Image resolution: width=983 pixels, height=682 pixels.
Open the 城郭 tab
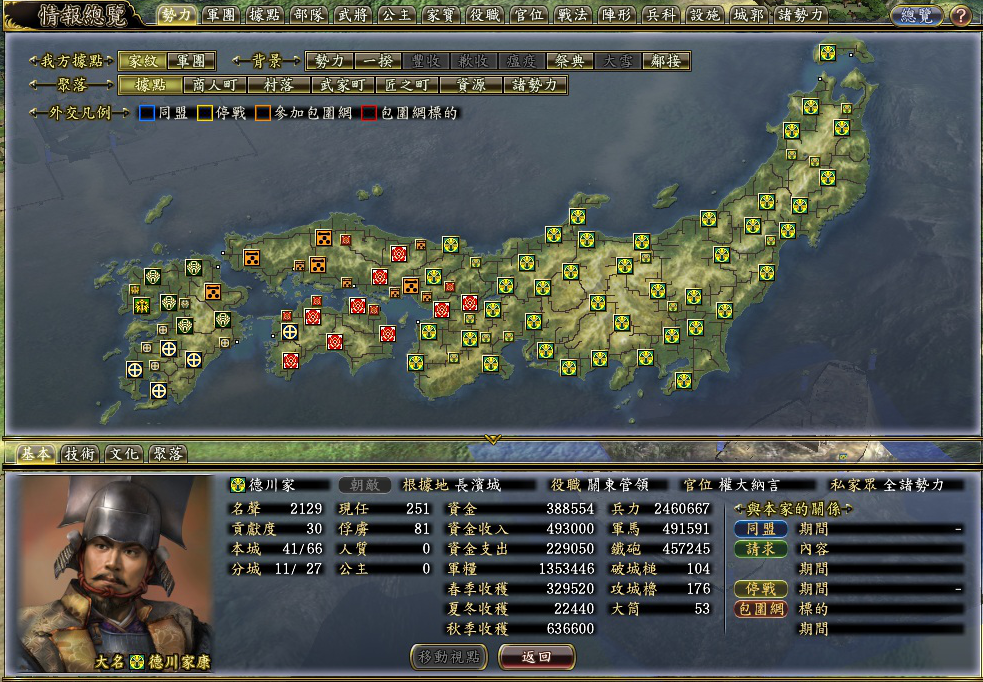coord(747,15)
